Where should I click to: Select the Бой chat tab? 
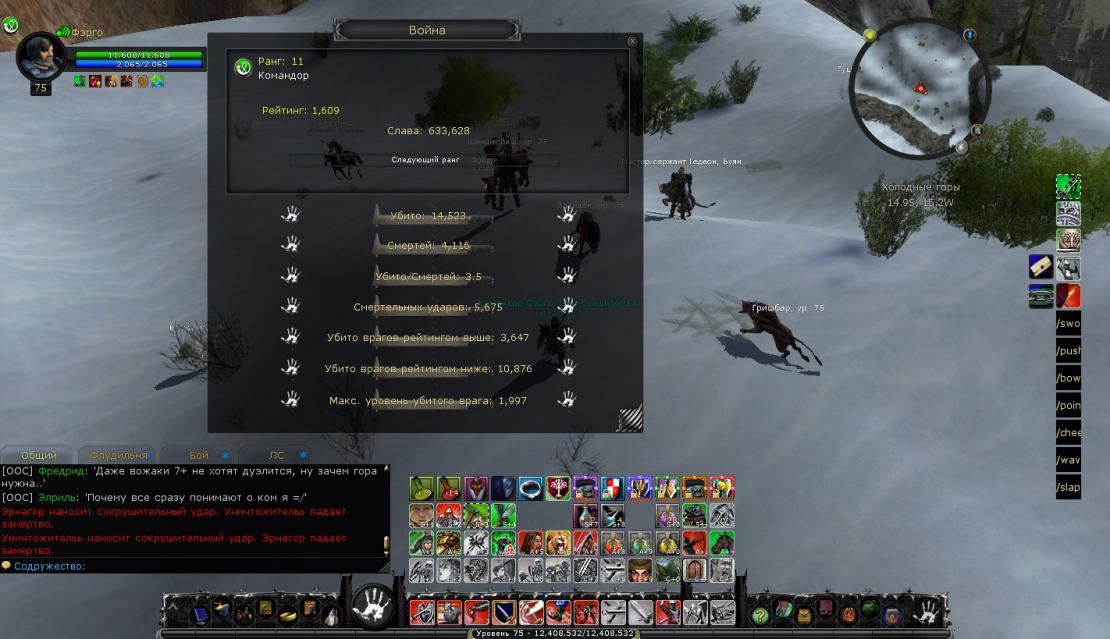pyautogui.click(x=199, y=455)
